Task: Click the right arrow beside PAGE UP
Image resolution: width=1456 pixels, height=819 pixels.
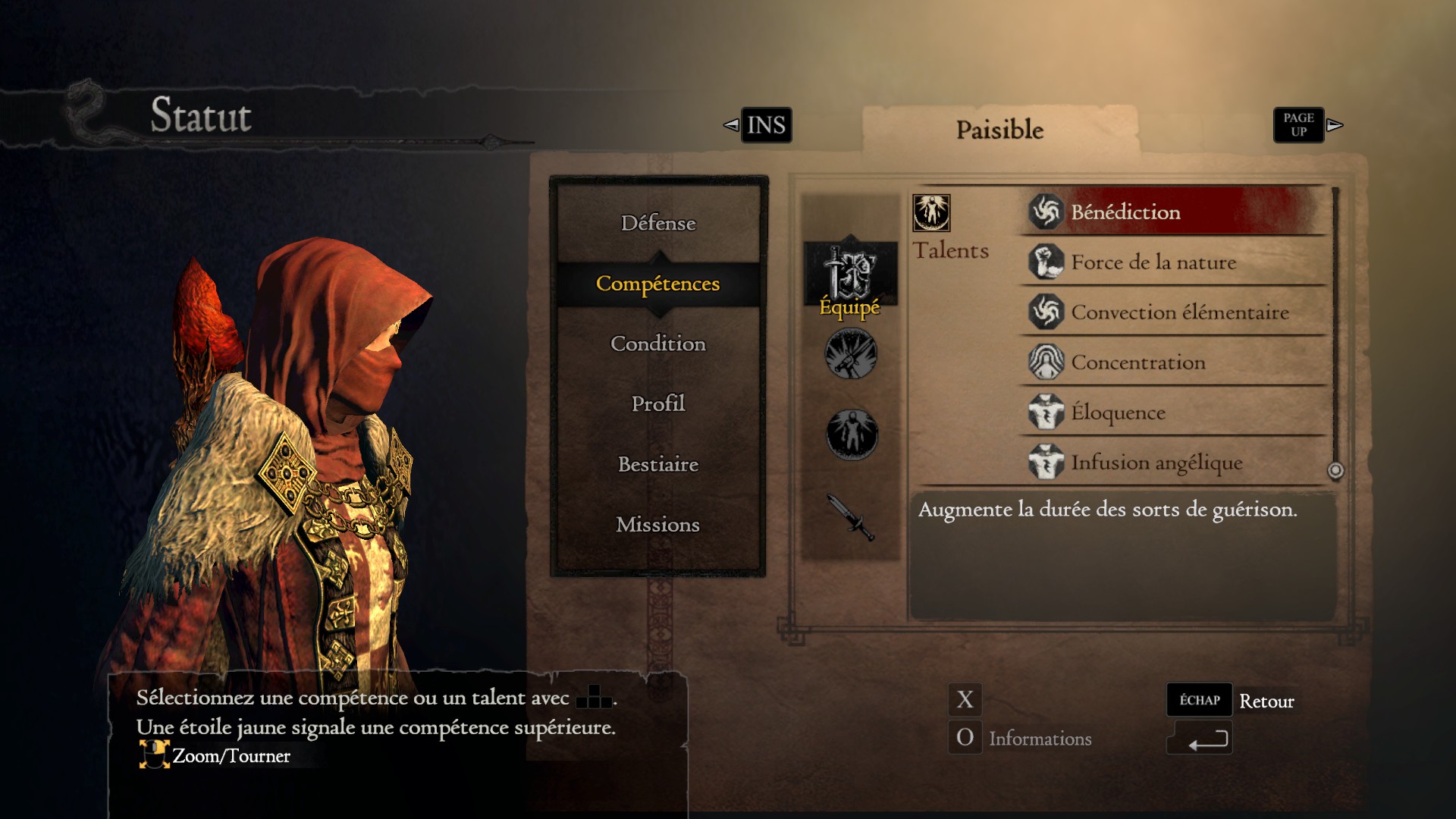Action: point(1335,125)
